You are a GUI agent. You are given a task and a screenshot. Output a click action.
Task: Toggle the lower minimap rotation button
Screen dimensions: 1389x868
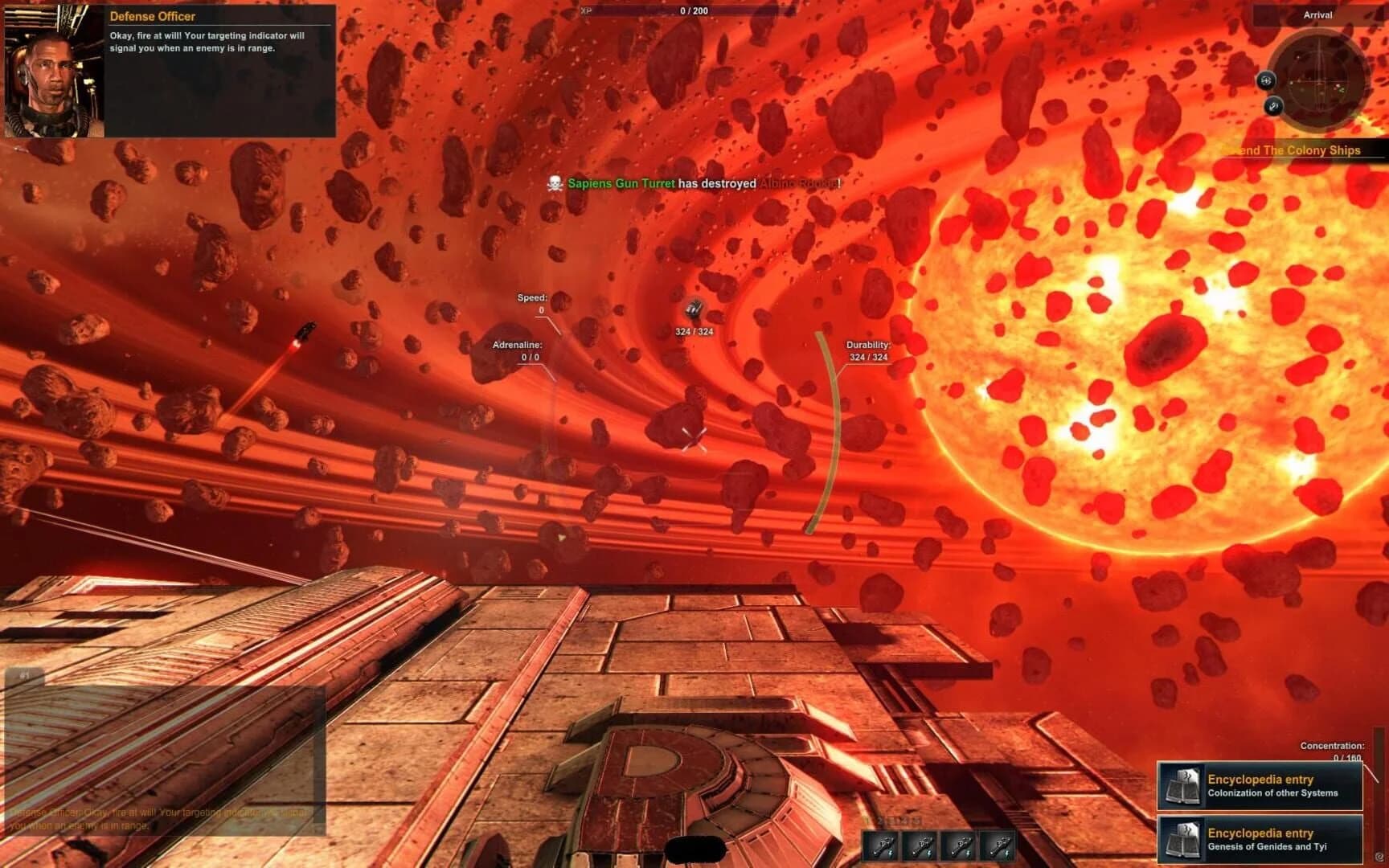[x=1274, y=105]
